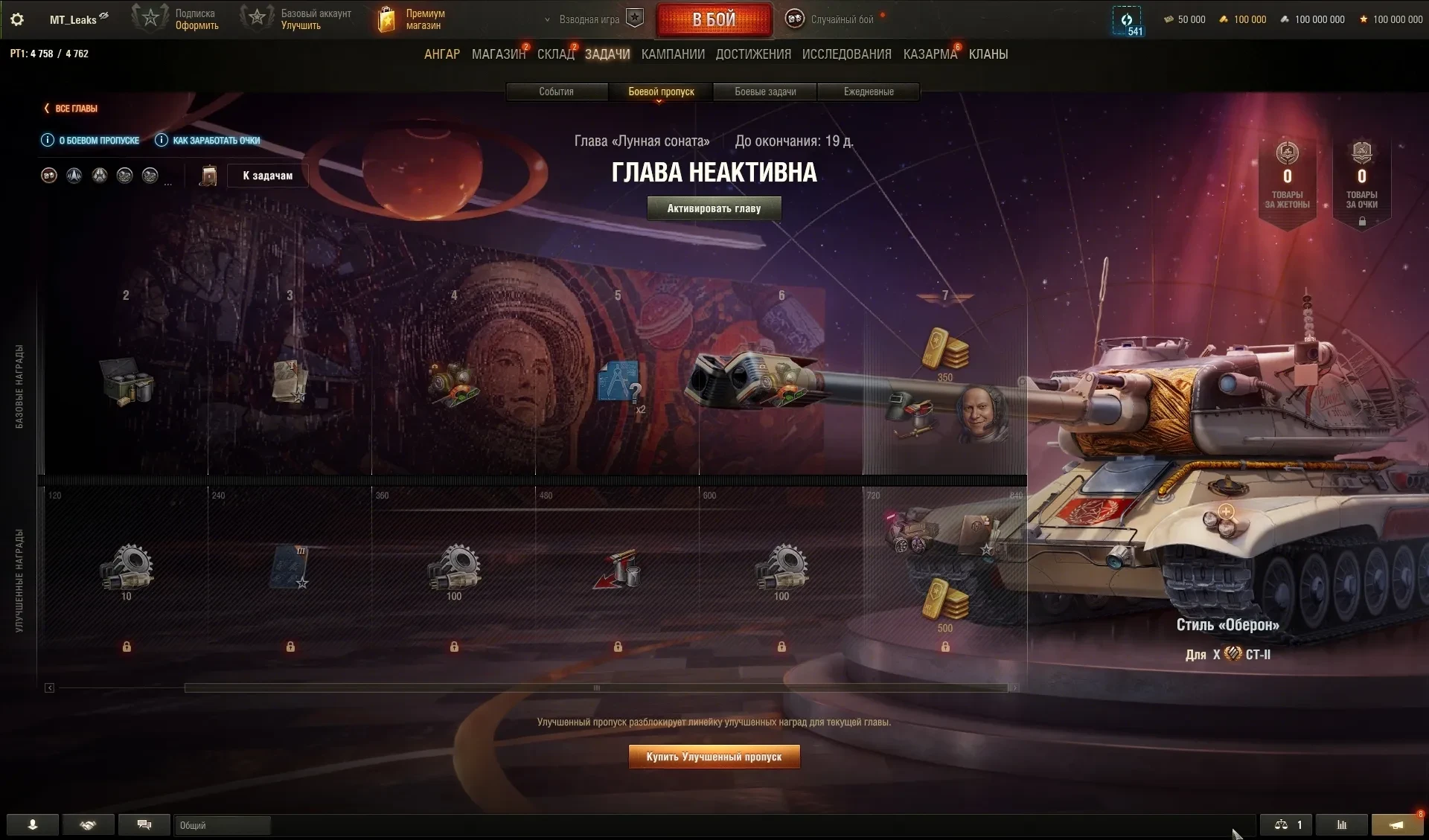
Task: Go back to ВСЕ ГЛАВЫ
Action: tap(71, 109)
